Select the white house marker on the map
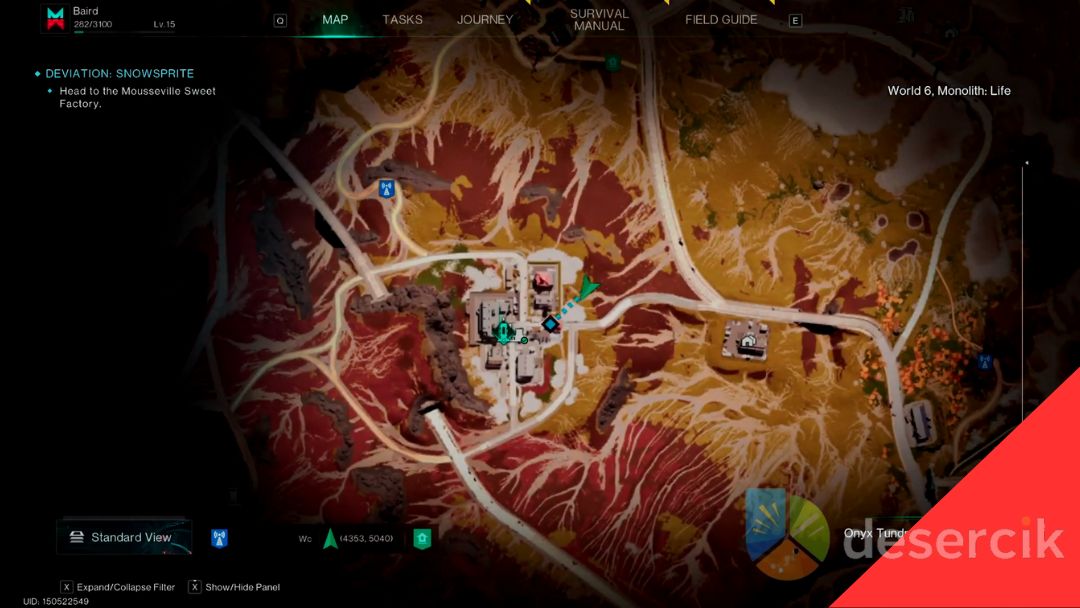The image size is (1080, 608). click(x=748, y=341)
